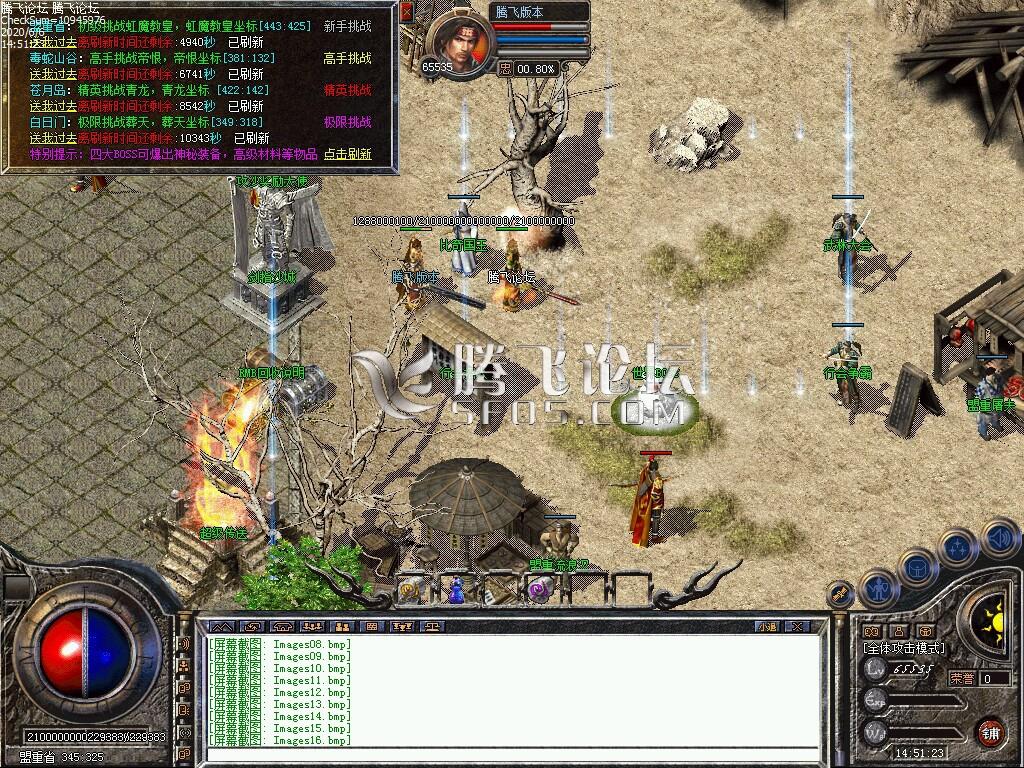This screenshot has height=768, width=1024.
Task: Open the skills round button with cross symbol
Action: click(x=957, y=548)
